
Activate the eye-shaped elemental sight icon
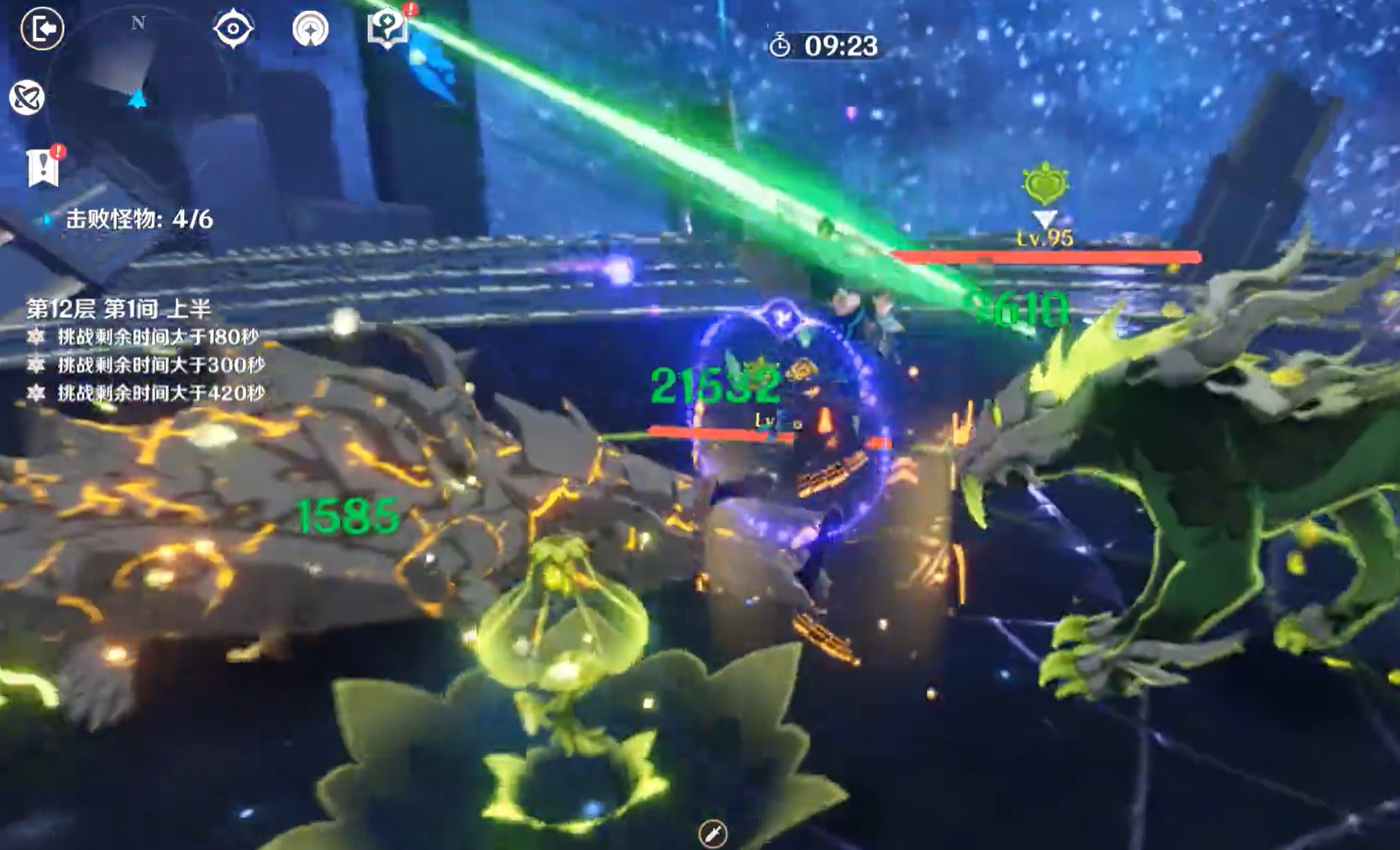pyautogui.click(x=233, y=29)
